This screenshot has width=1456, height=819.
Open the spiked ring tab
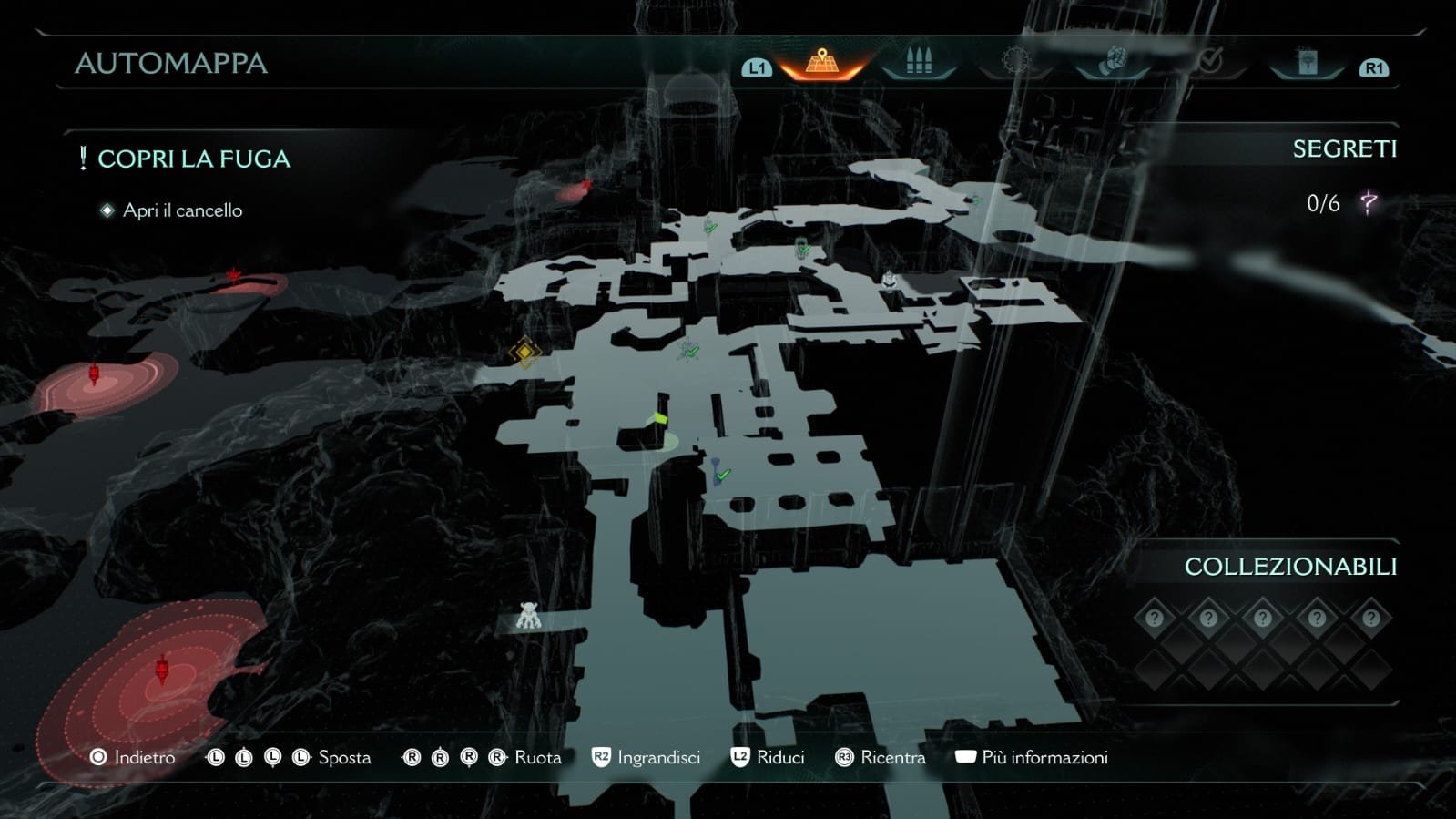pyautogui.click(x=1015, y=62)
